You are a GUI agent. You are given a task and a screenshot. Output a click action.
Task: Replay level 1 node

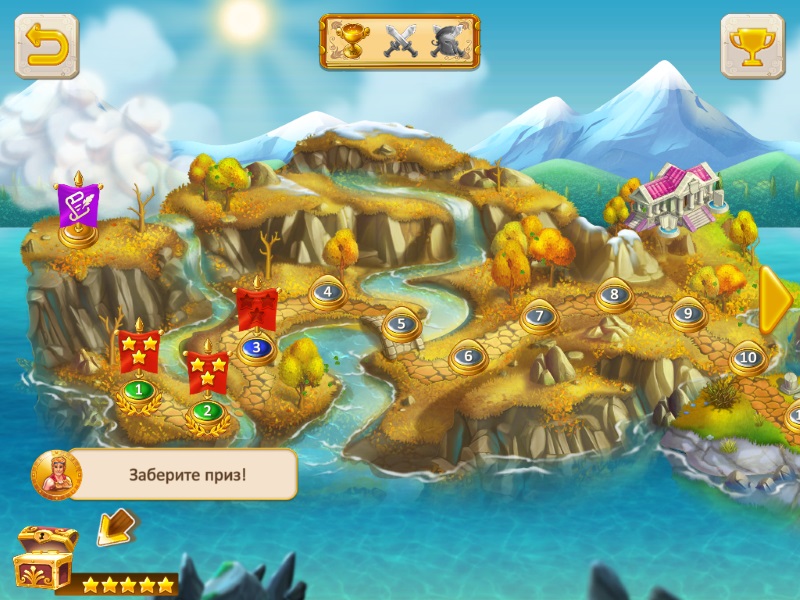pos(138,389)
